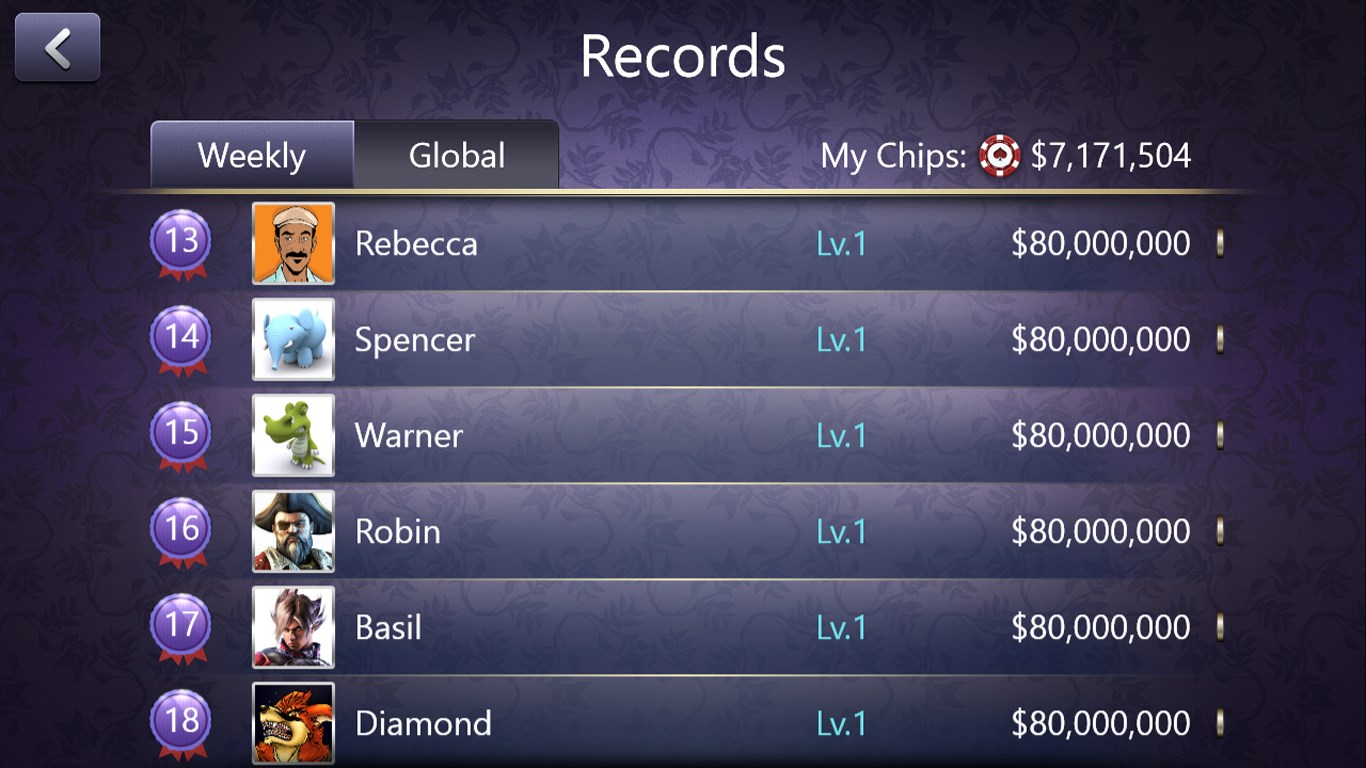Switch to the Weekly tab

pyautogui.click(x=251, y=155)
